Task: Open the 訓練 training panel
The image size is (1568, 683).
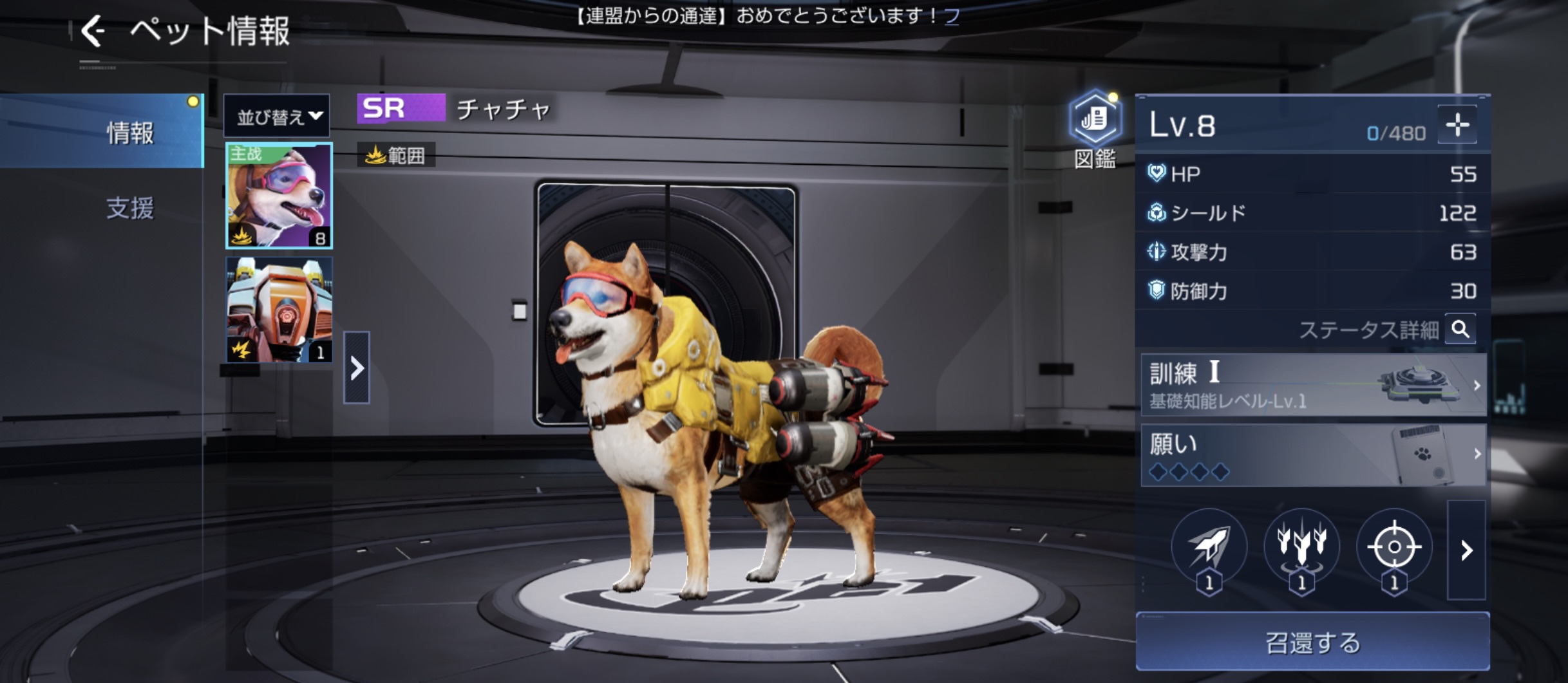Action: coord(1314,385)
